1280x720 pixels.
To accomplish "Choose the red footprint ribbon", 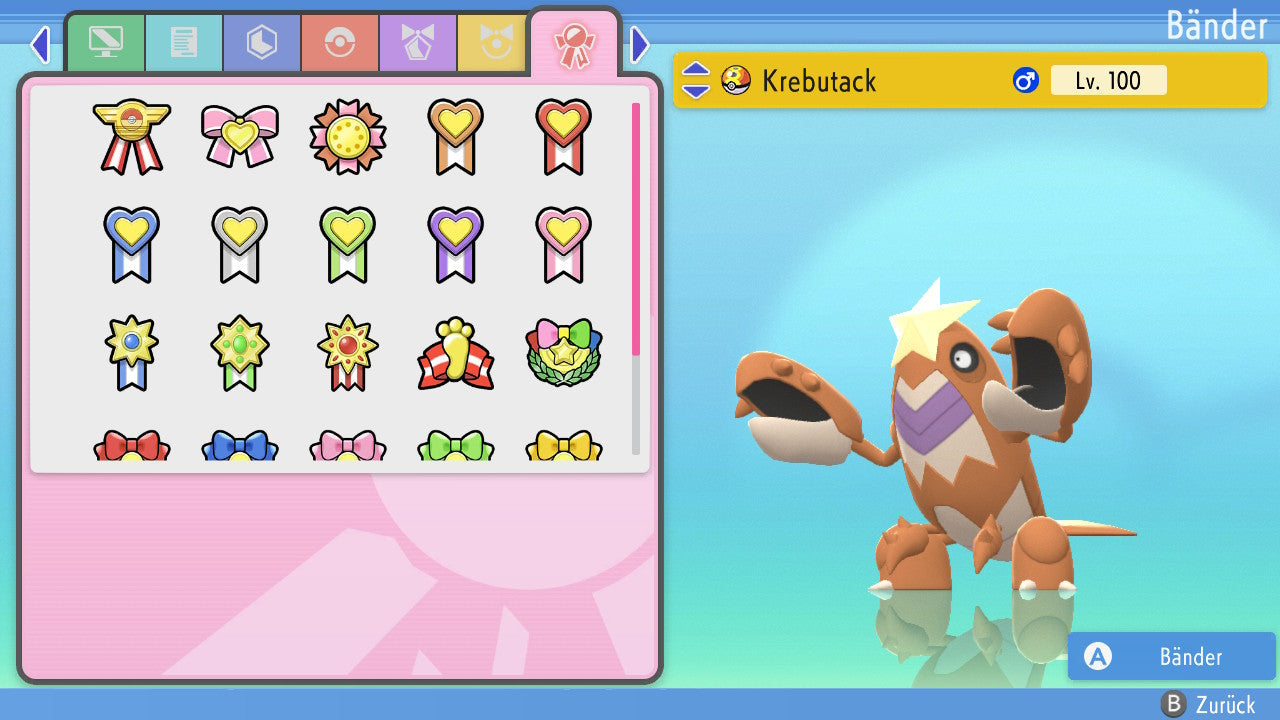I will (455, 353).
